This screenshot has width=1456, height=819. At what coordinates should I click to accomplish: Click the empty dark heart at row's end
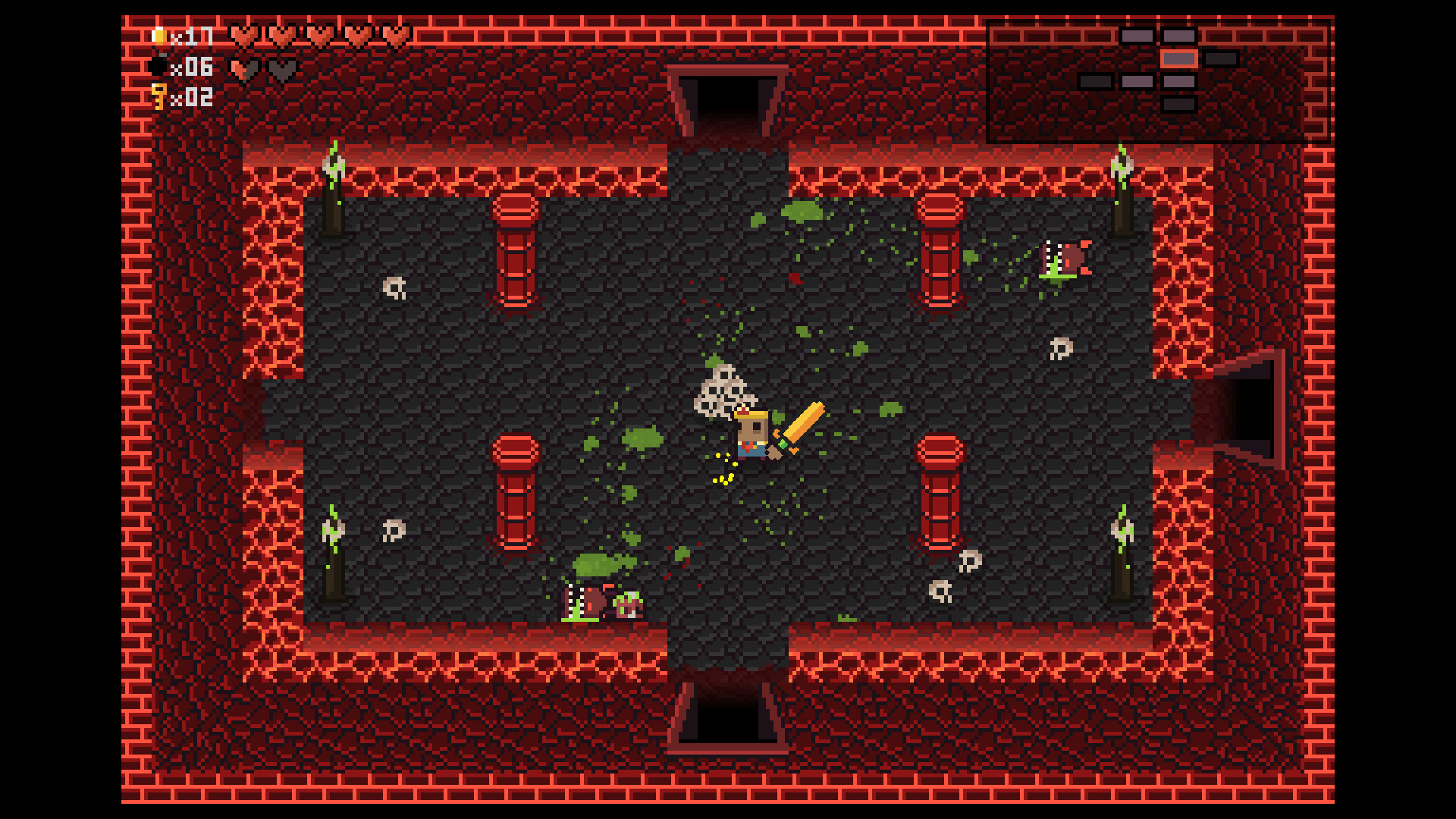[x=283, y=70]
